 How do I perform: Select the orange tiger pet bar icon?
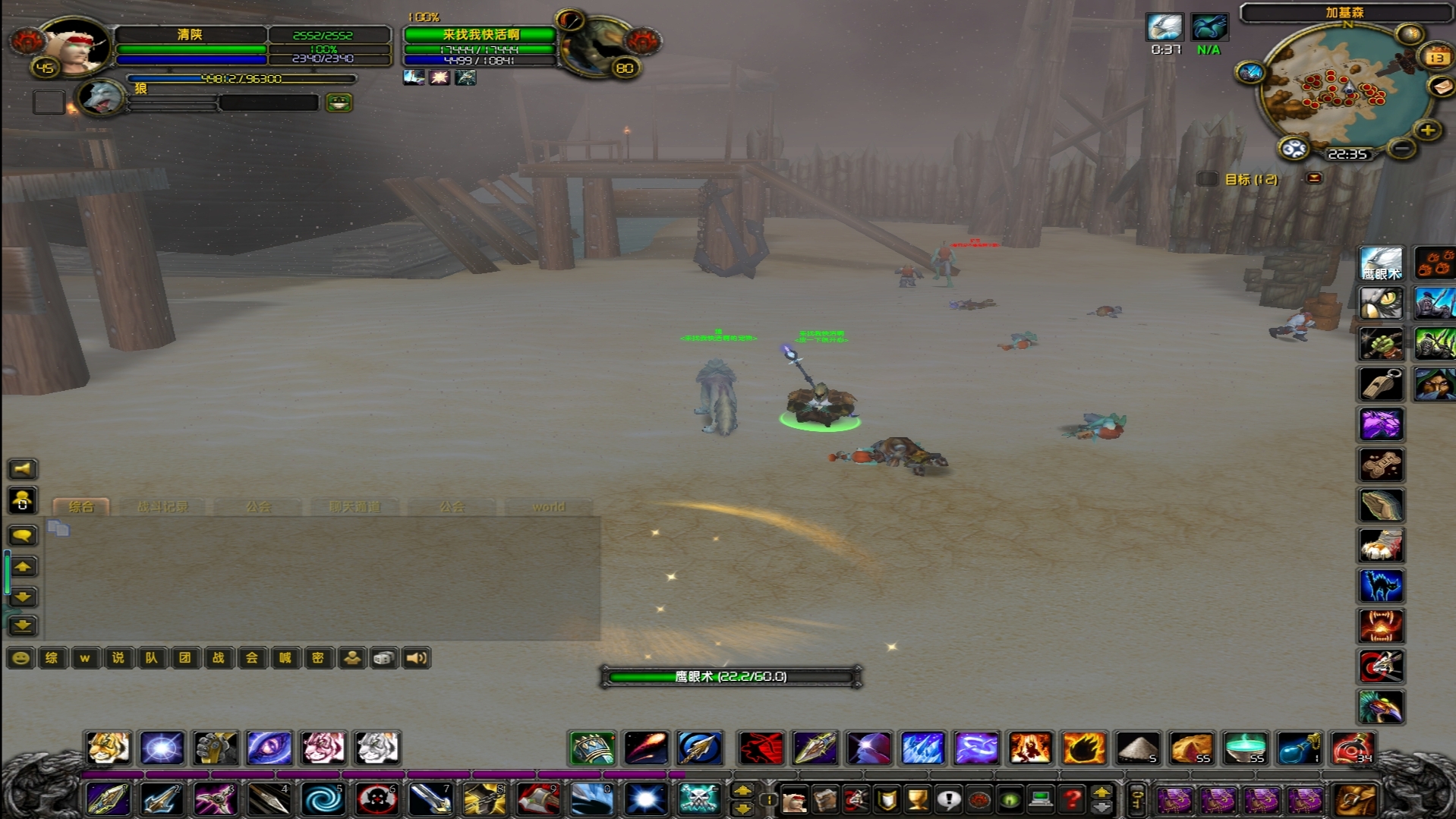pos(108,748)
